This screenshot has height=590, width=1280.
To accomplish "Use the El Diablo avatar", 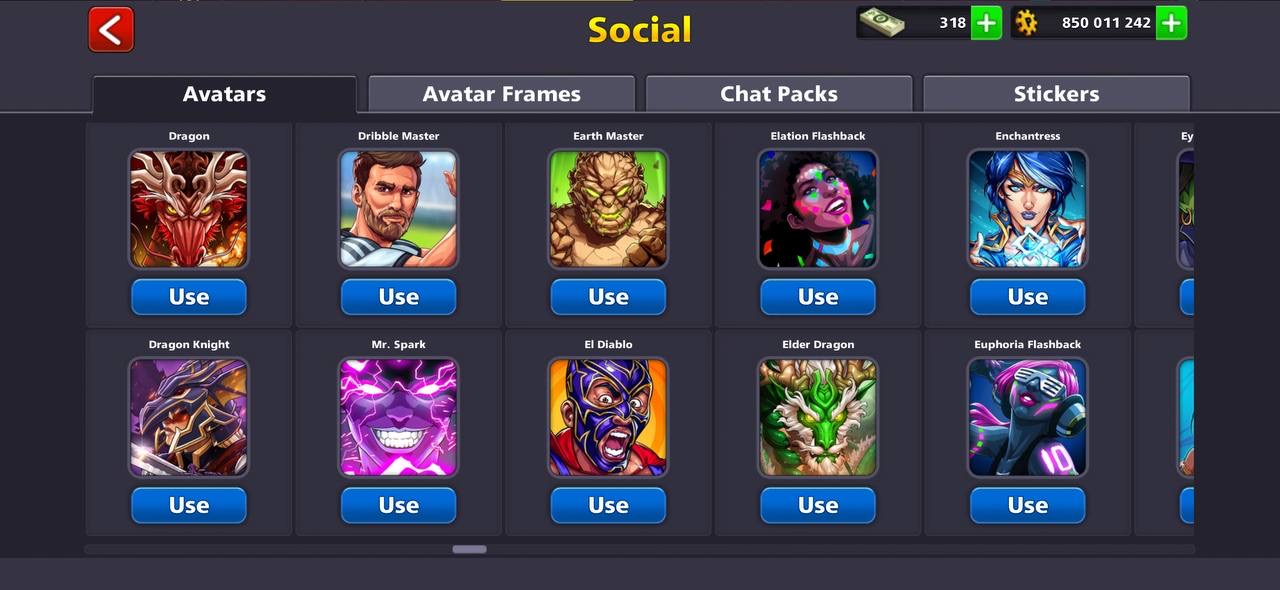I will click(x=608, y=505).
